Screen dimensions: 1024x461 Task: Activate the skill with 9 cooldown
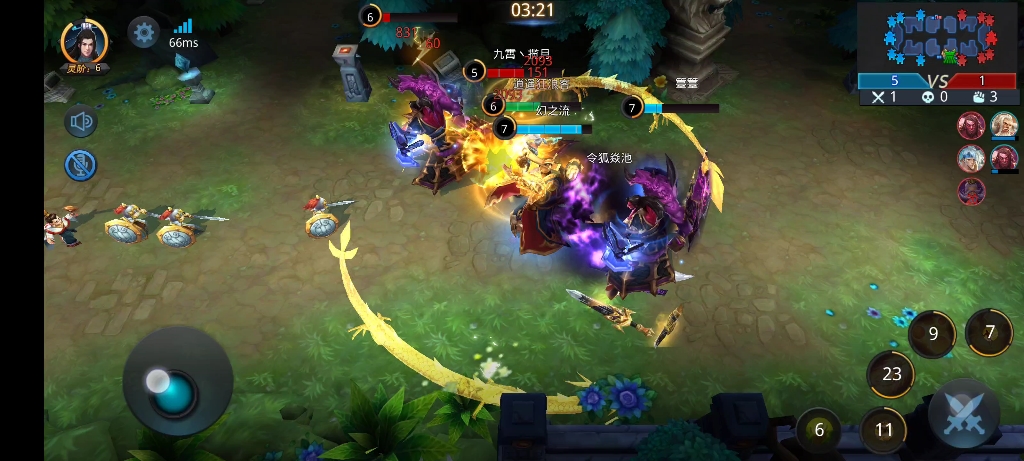pyautogui.click(x=933, y=334)
